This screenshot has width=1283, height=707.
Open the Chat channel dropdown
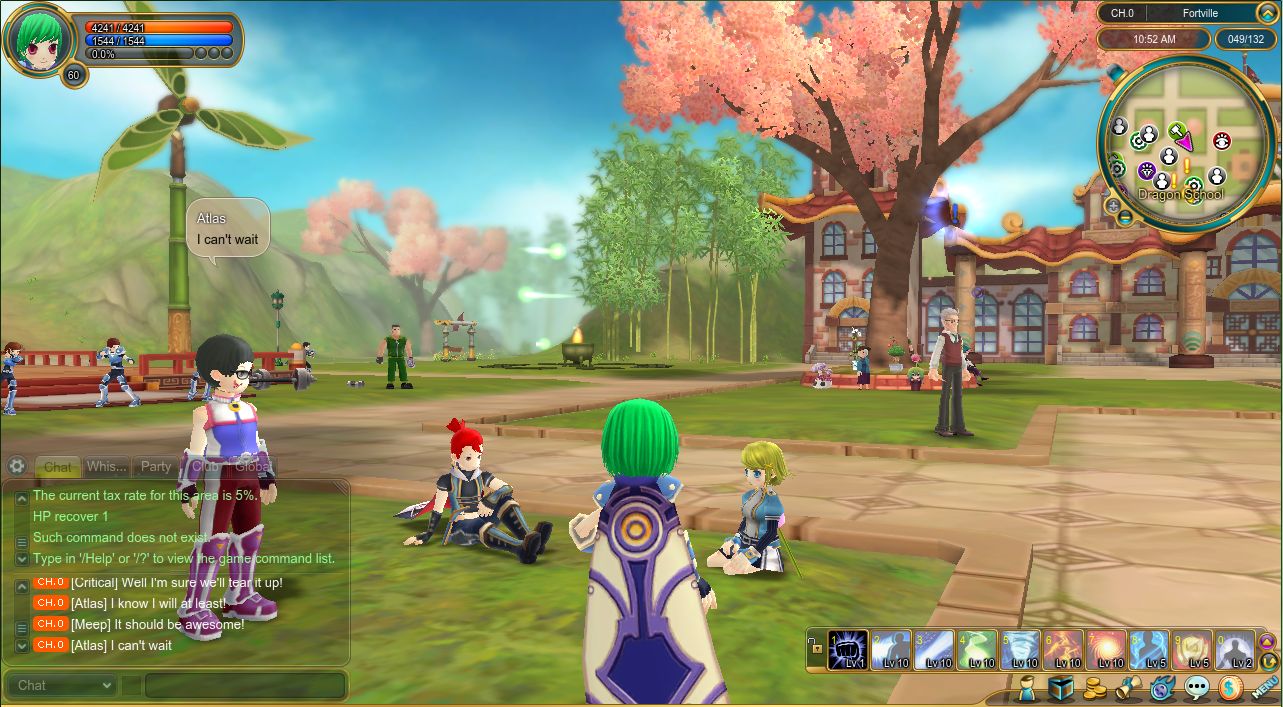pos(62,685)
